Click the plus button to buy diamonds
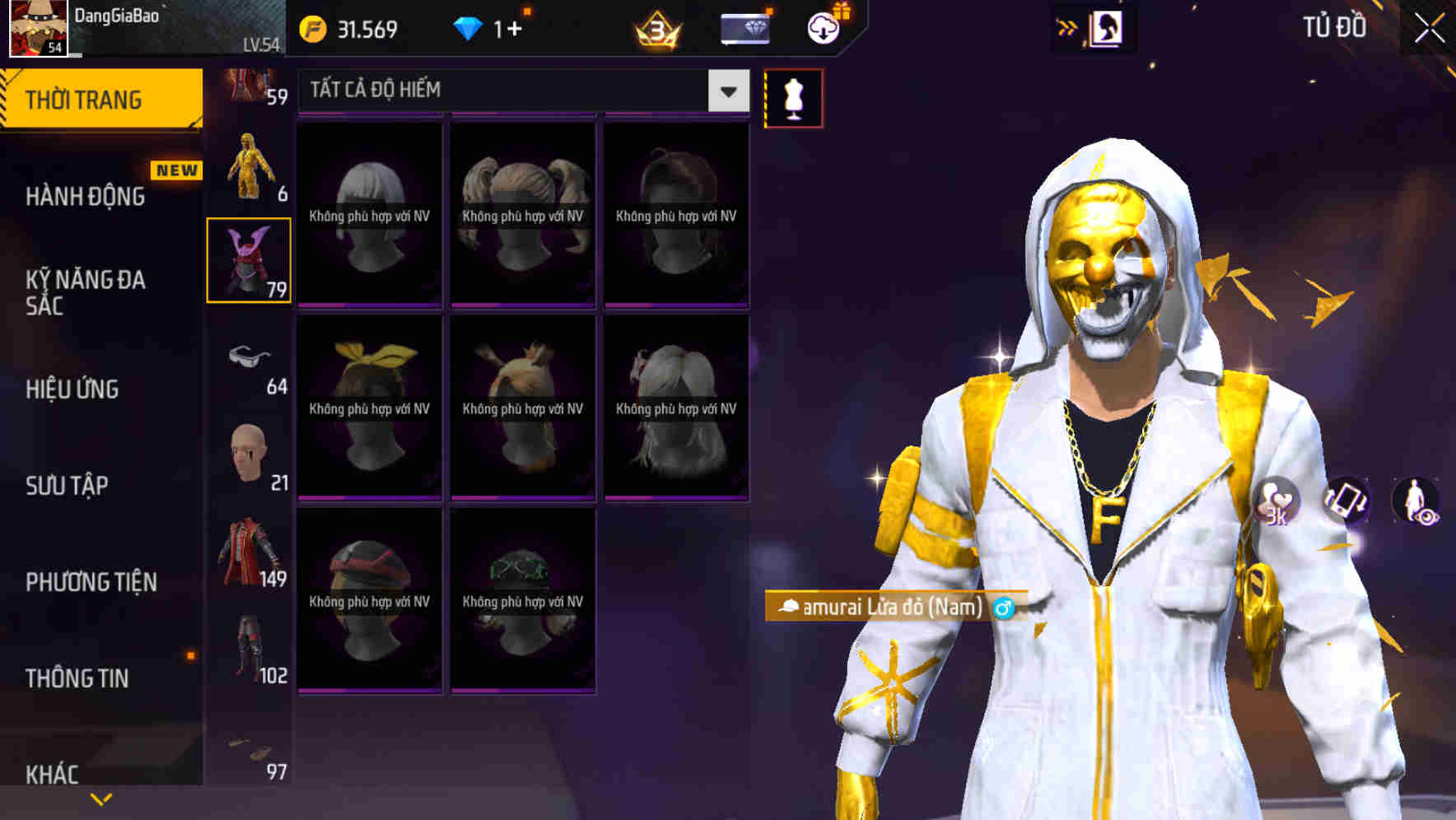Image resolution: width=1456 pixels, height=820 pixels. pyautogui.click(x=511, y=26)
